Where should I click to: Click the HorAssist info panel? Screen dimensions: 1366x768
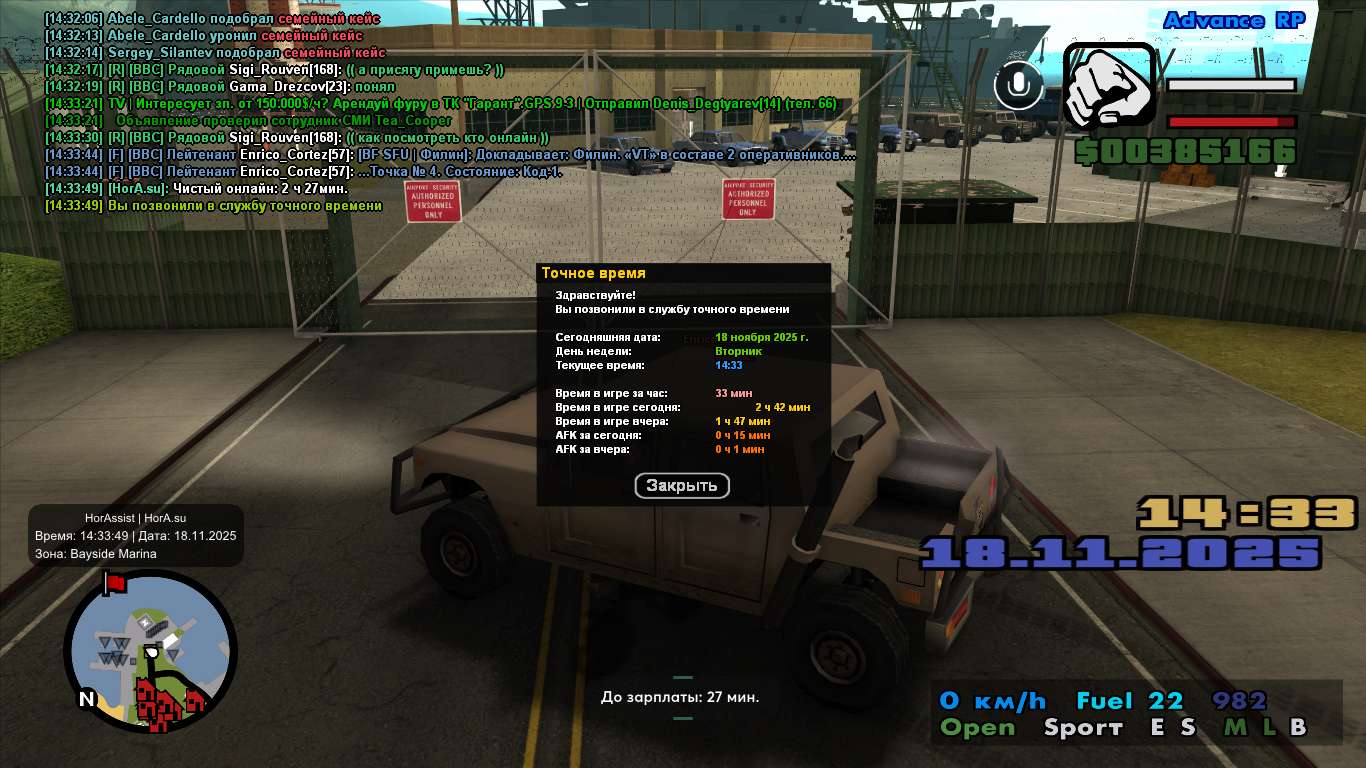[x=135, y=536]
